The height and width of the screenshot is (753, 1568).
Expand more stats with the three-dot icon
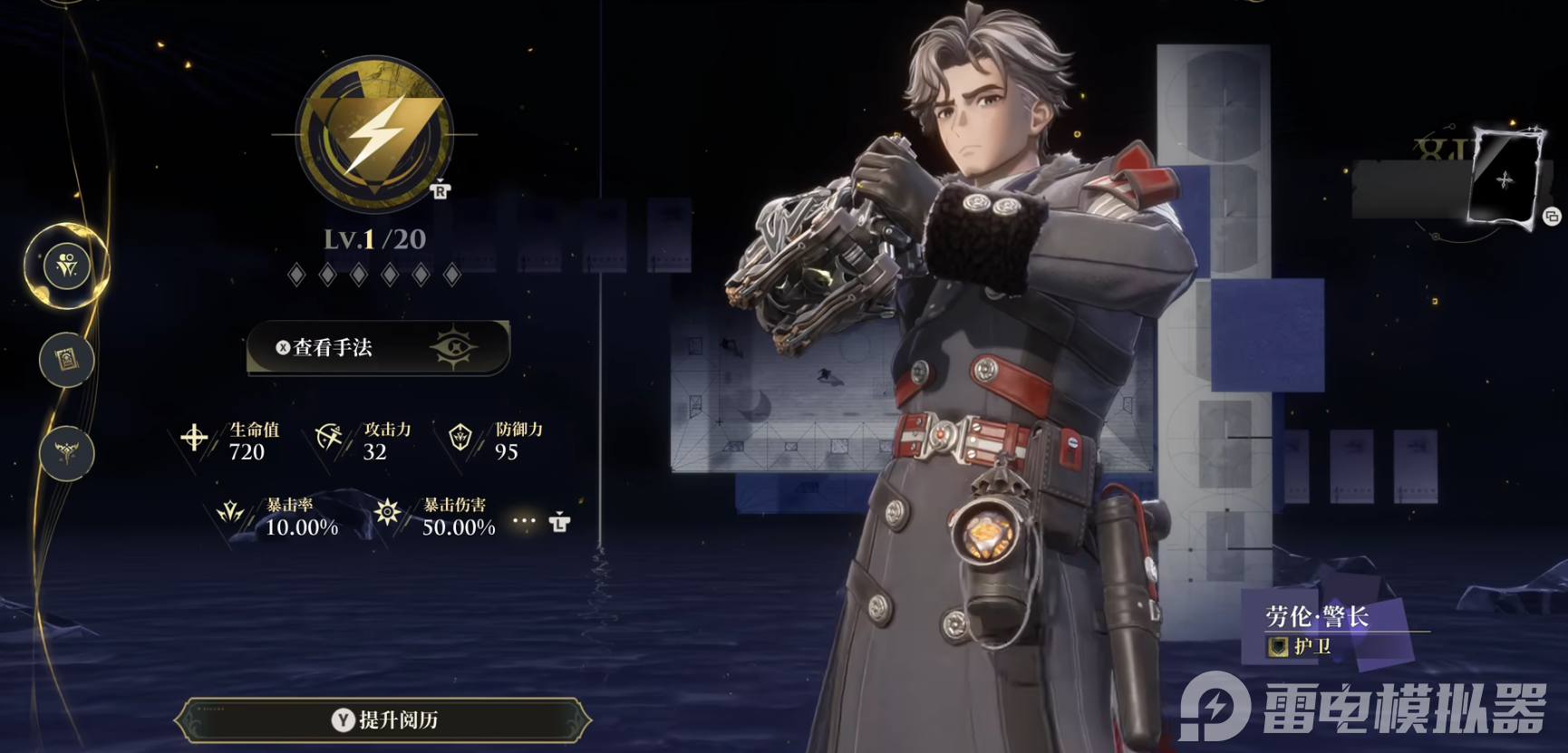point(525,521)
